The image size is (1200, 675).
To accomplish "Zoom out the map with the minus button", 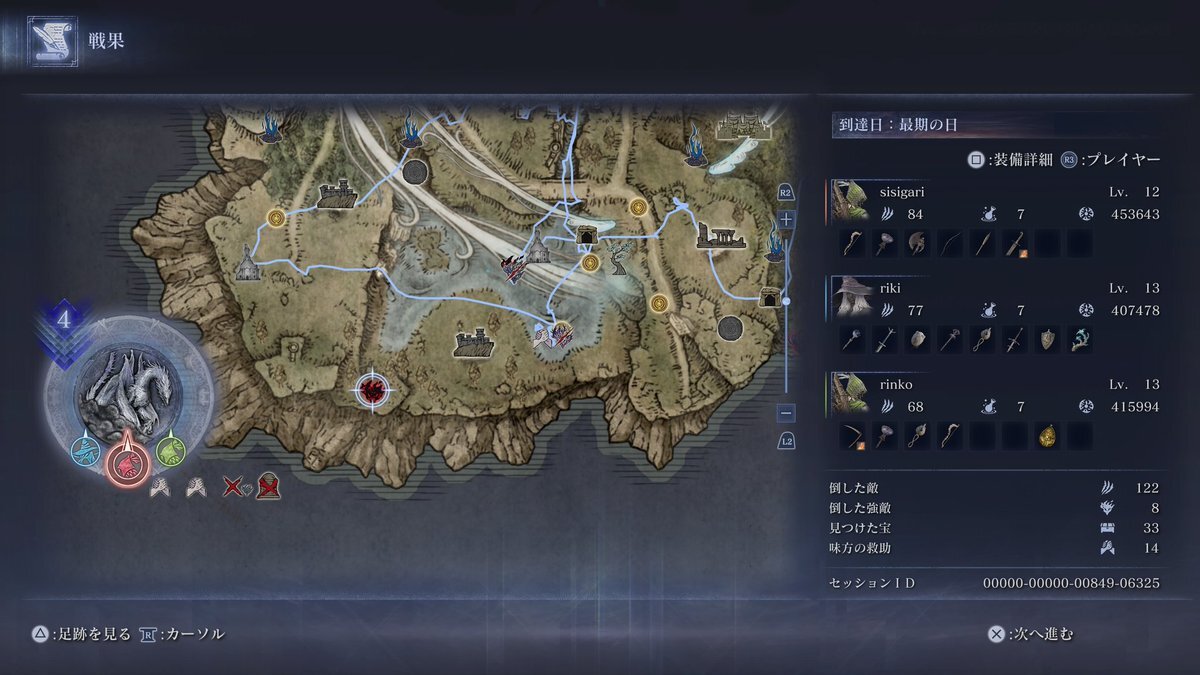I will point(786,412).
